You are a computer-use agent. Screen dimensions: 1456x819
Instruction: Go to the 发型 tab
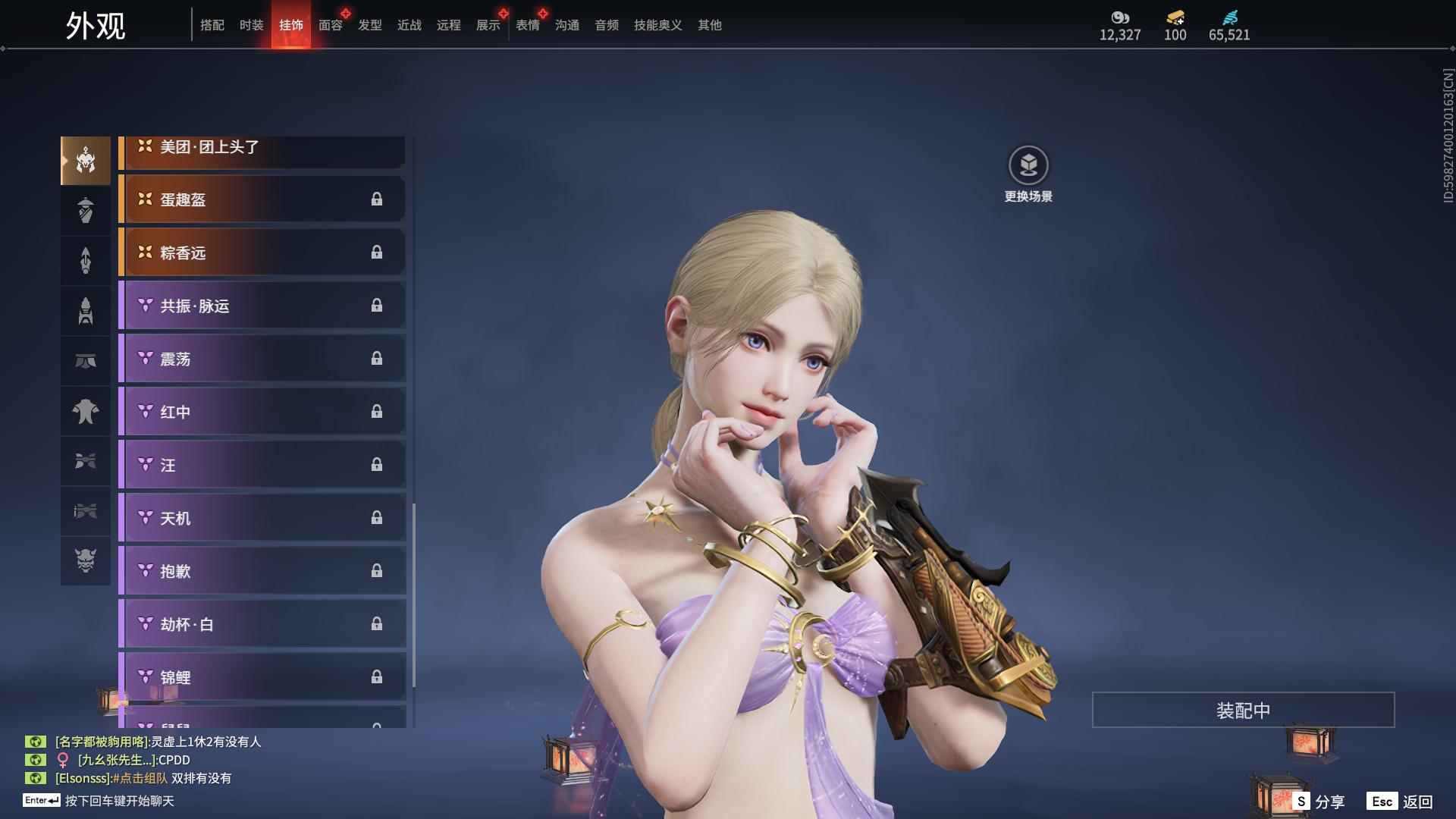(369, 25)
